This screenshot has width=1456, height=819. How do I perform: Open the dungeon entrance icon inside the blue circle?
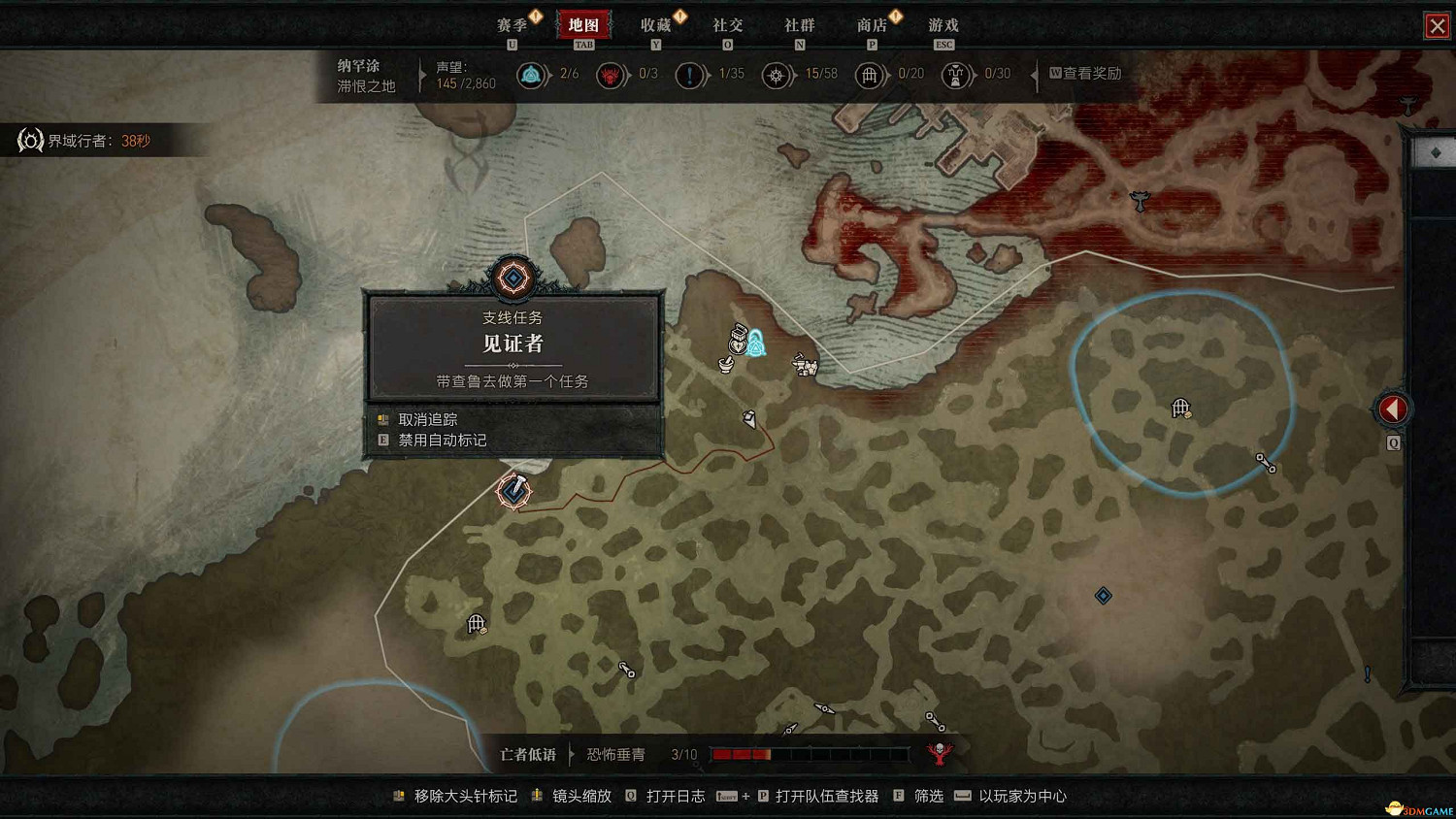click(1181, 408)
